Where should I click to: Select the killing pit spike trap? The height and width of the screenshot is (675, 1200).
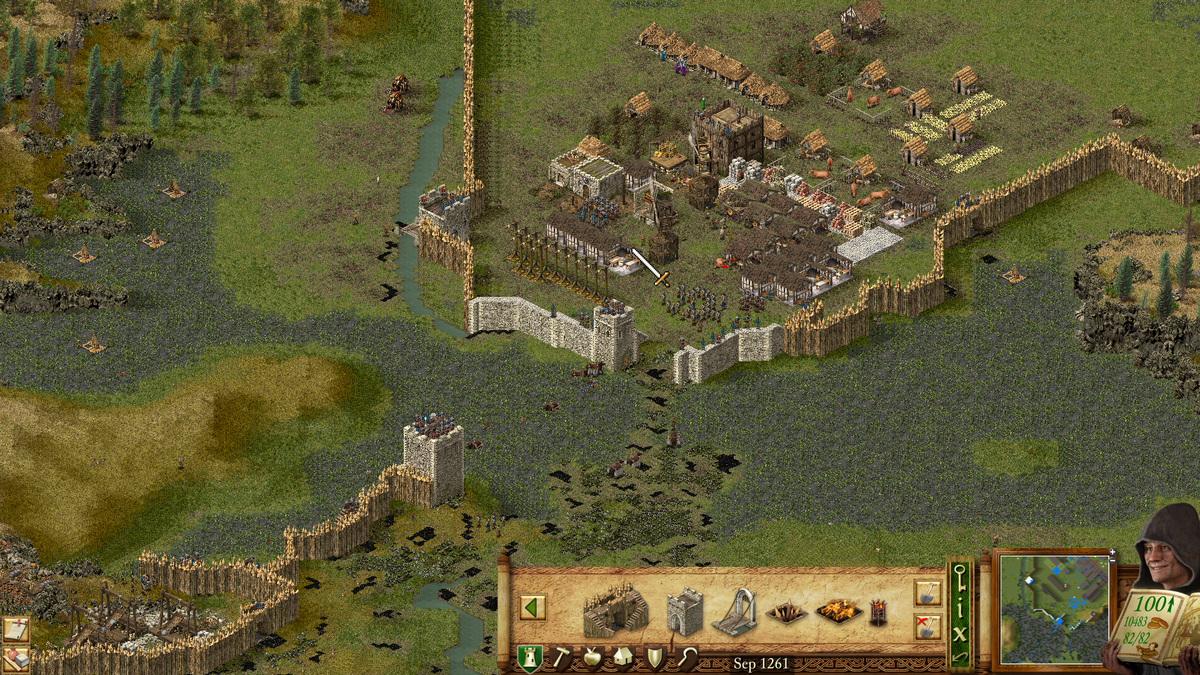pyautogui.click(x=787, y=612)
